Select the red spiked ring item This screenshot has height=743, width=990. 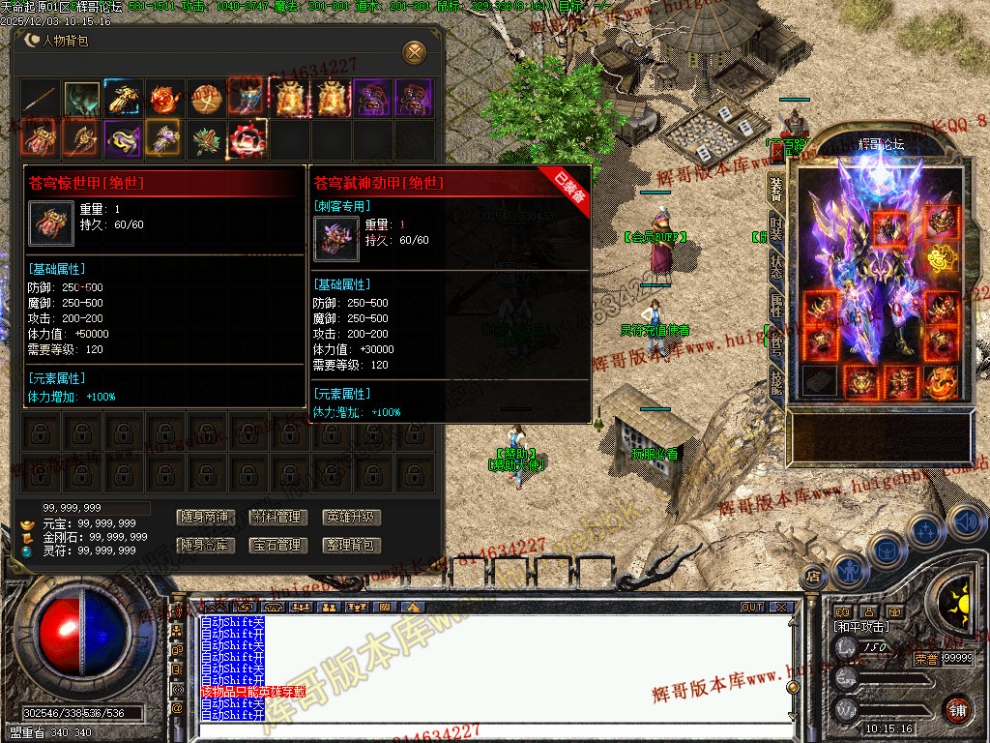click(248, 139)
